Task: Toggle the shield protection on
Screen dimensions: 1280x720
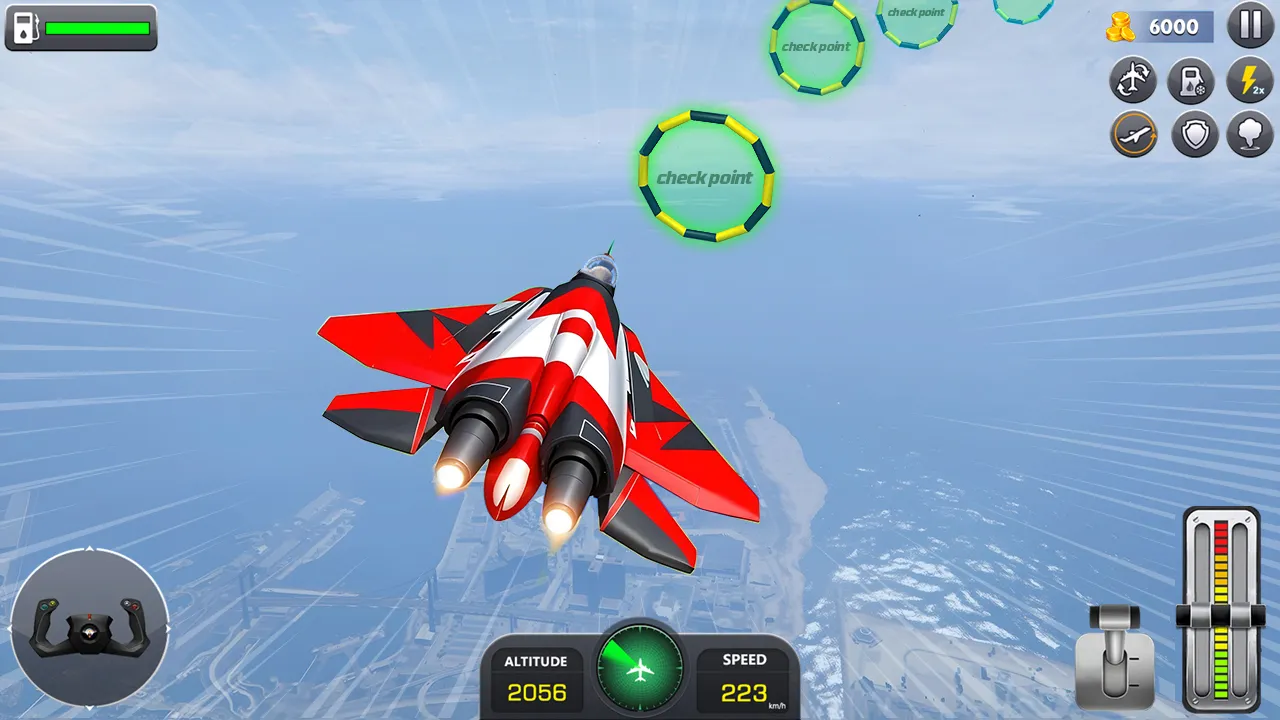Action: tap(1191, 134)
